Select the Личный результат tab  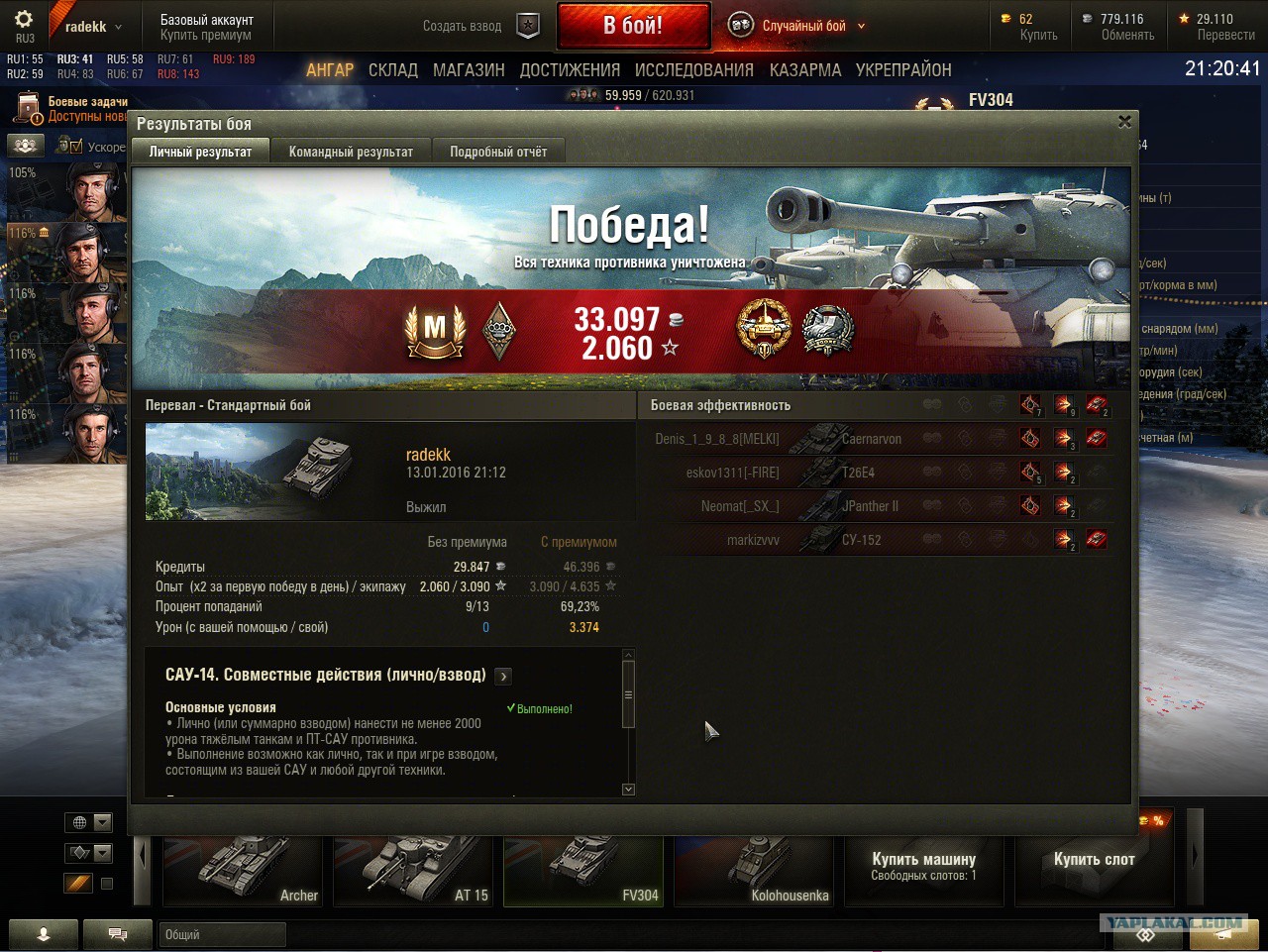pos(200,152)
